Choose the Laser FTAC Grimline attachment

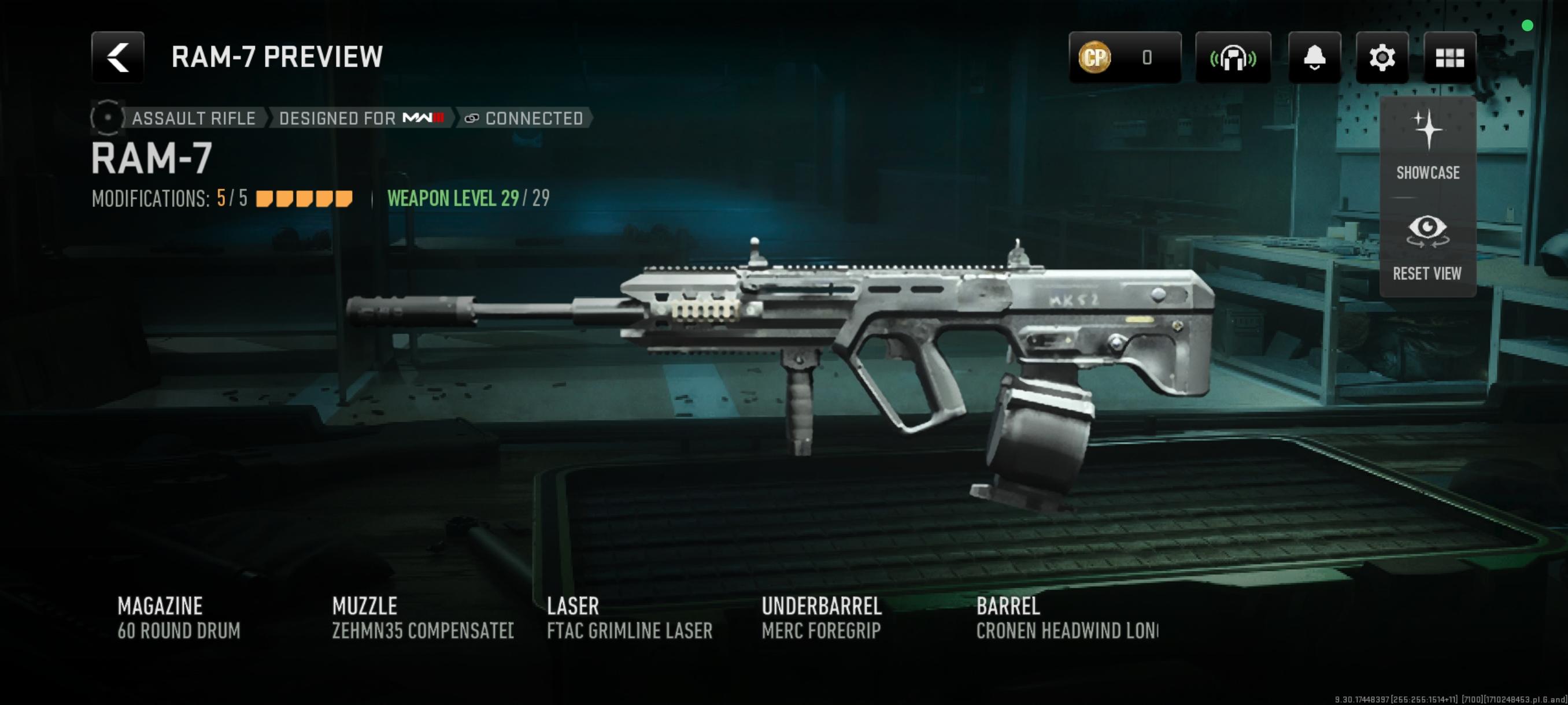click(629, 617)
